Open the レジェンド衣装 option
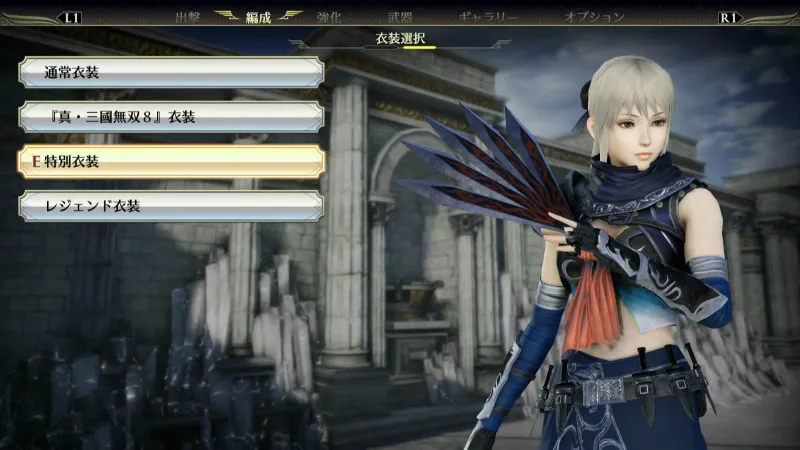The width and height of the screenshot is (800, 450). 170,206
